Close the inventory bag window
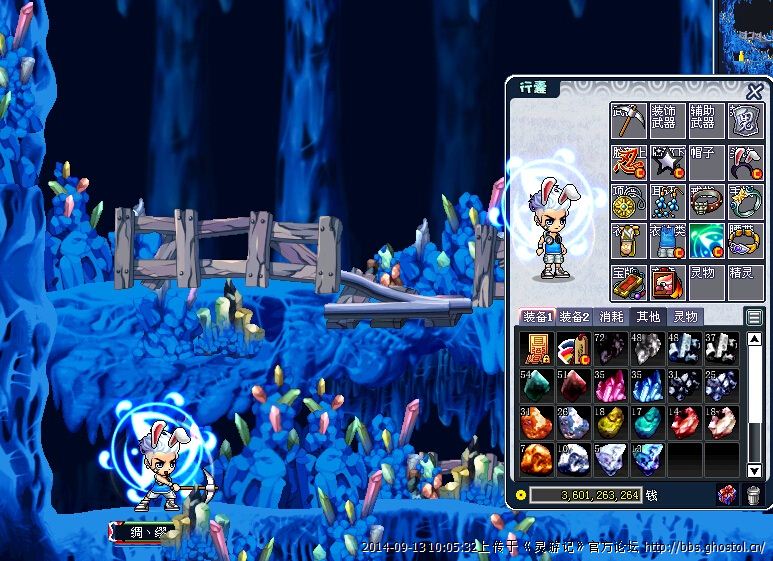Viewport: 773px width, 561px height. pyautogui.click(x=754, y=89)
